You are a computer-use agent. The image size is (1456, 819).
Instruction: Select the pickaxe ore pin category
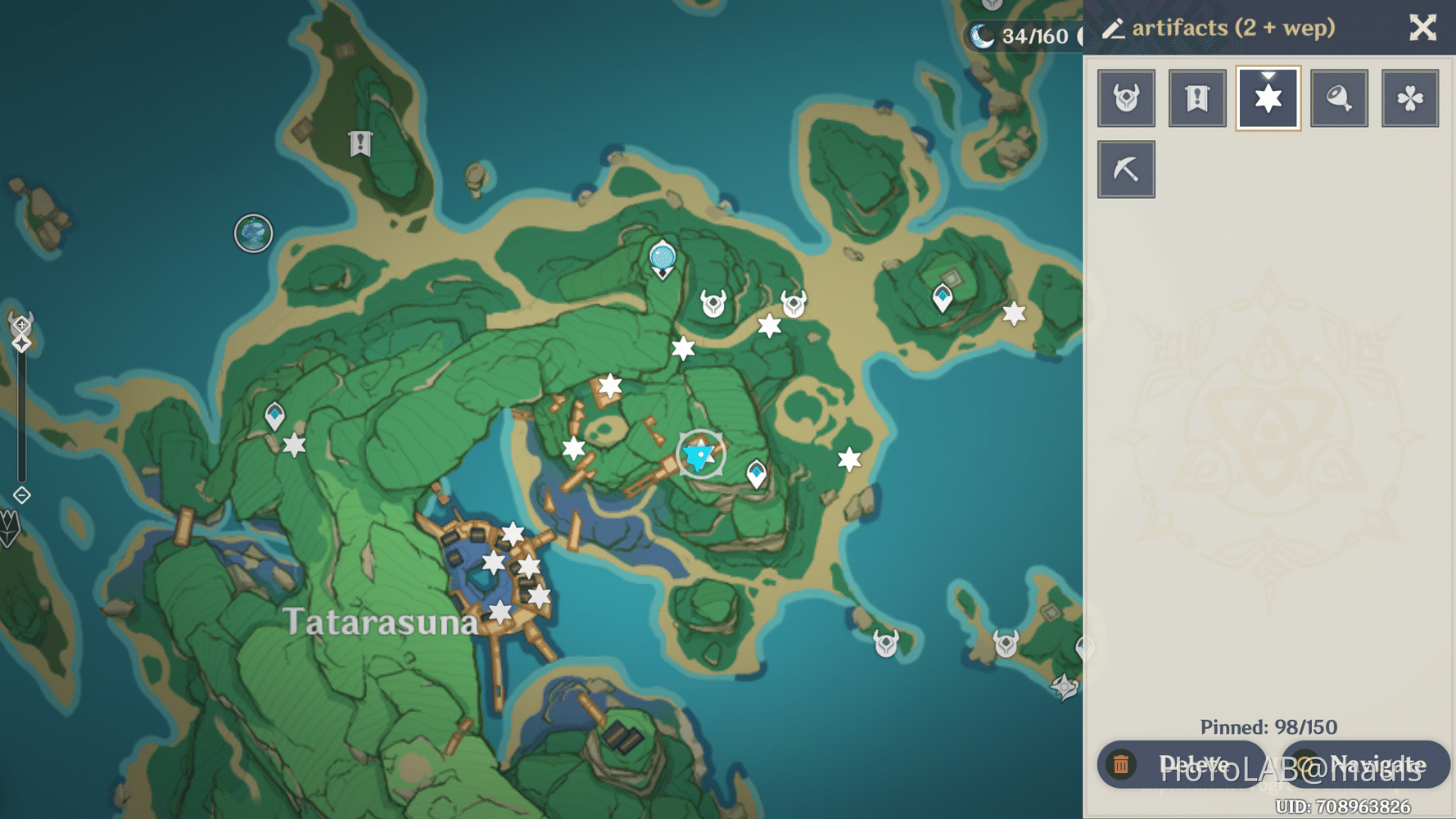(x=1126, y=169)
